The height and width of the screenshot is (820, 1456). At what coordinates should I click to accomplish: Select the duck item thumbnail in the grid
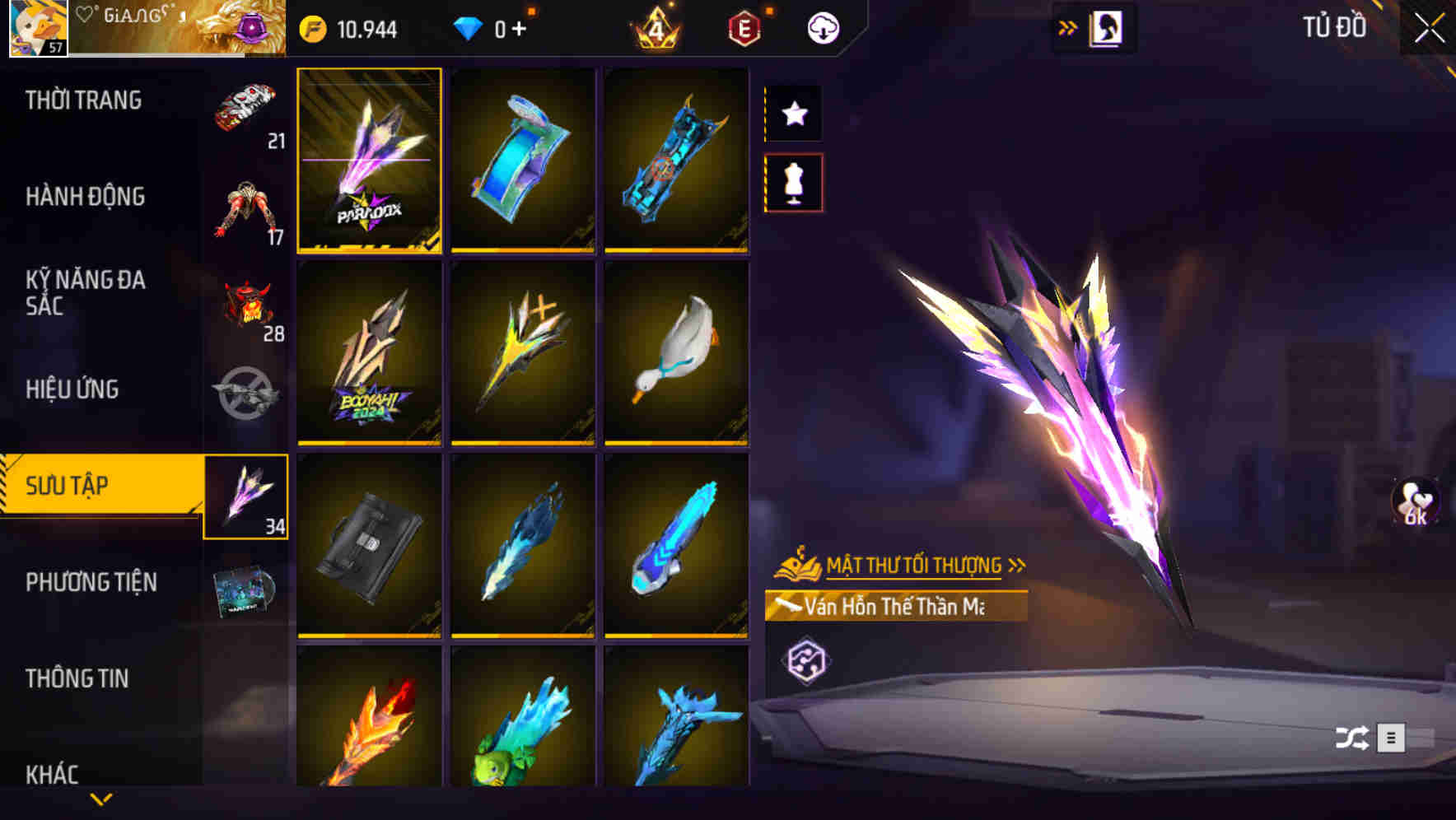click(677, 352)
